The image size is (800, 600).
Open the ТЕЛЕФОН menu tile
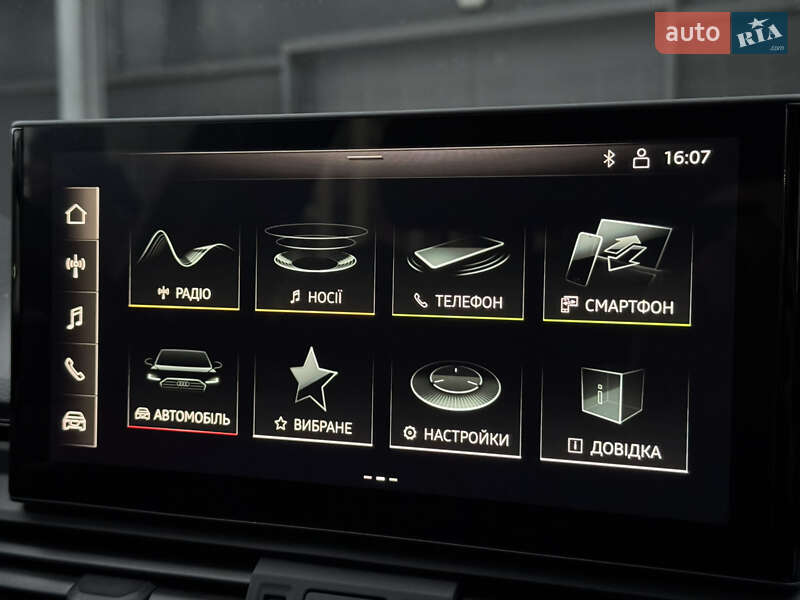pos(458,272)
